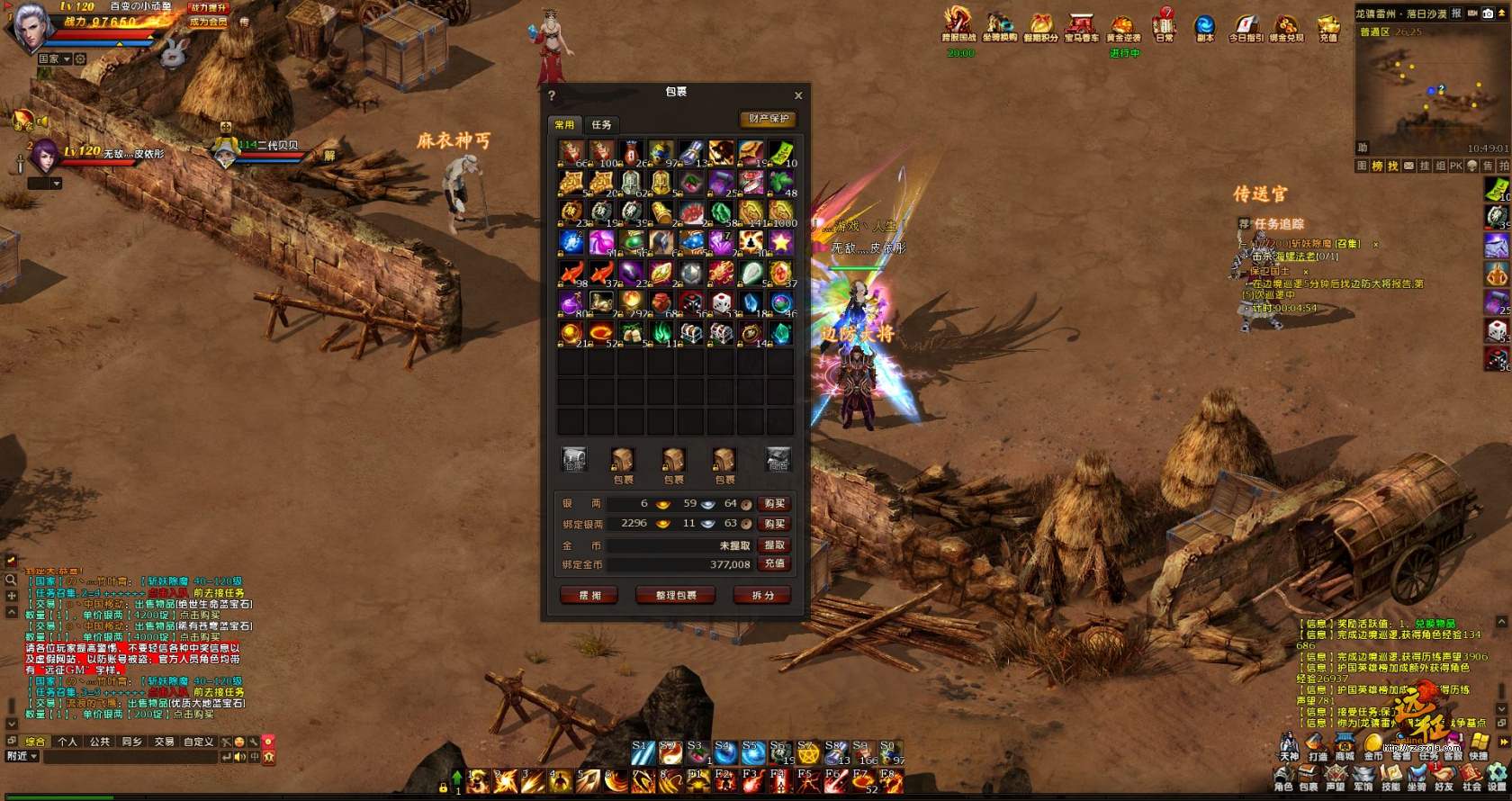Open 财产保护 property protection
This screenshot has width=1512, height=801.
pyautogui.click(x=769, y=119)
